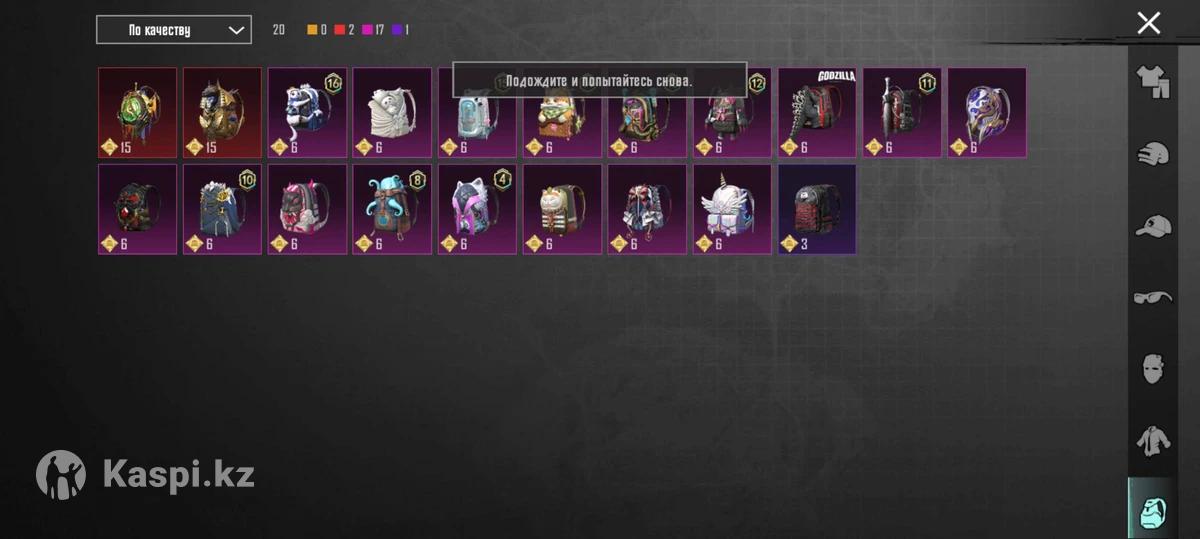Screen dimensions: 1200x539
Task: Select the backpack with a sword attached
Action: coord(902,112)
